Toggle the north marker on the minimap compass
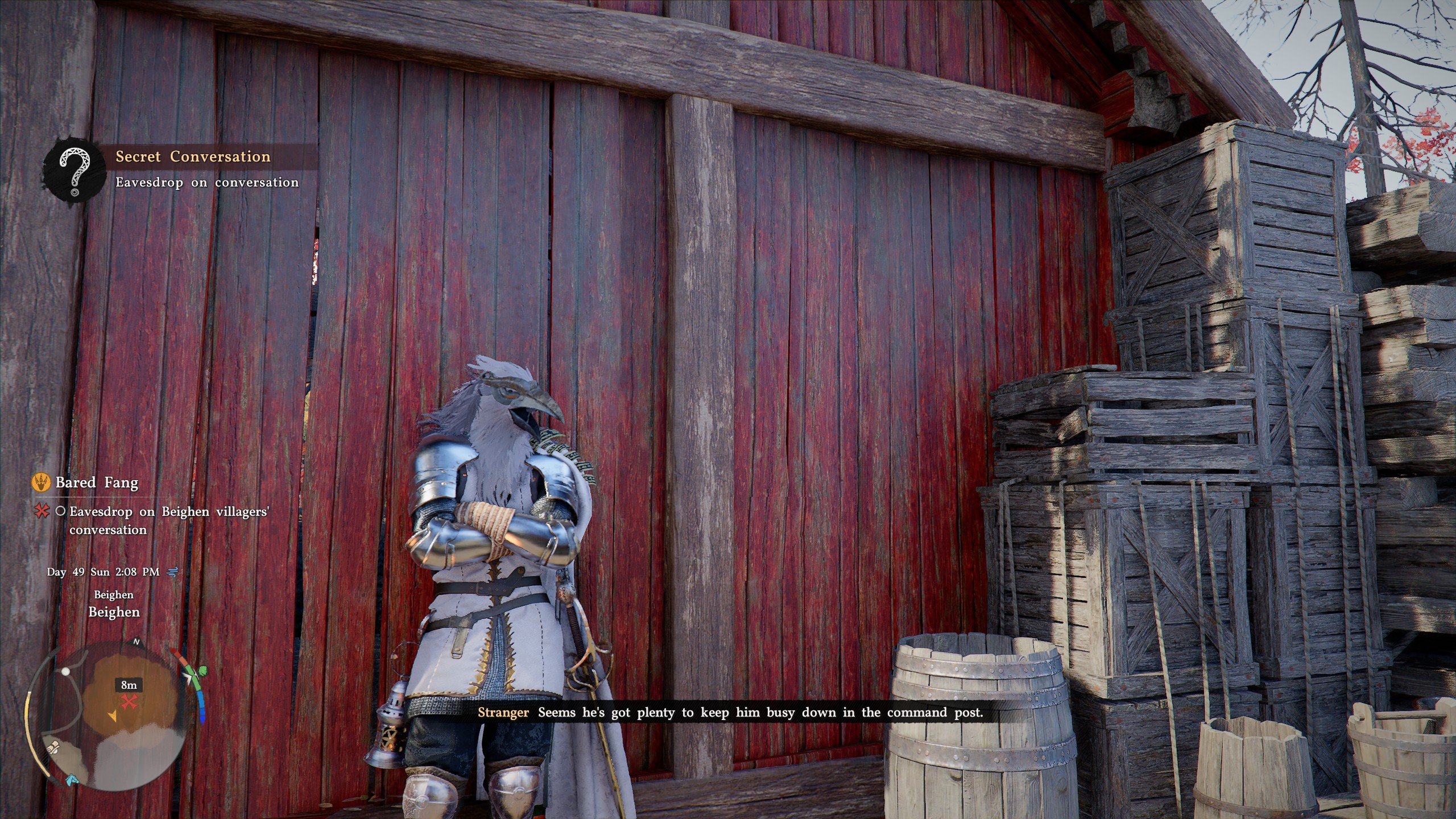The image size is (1456, 819). (x=135, y=643)
